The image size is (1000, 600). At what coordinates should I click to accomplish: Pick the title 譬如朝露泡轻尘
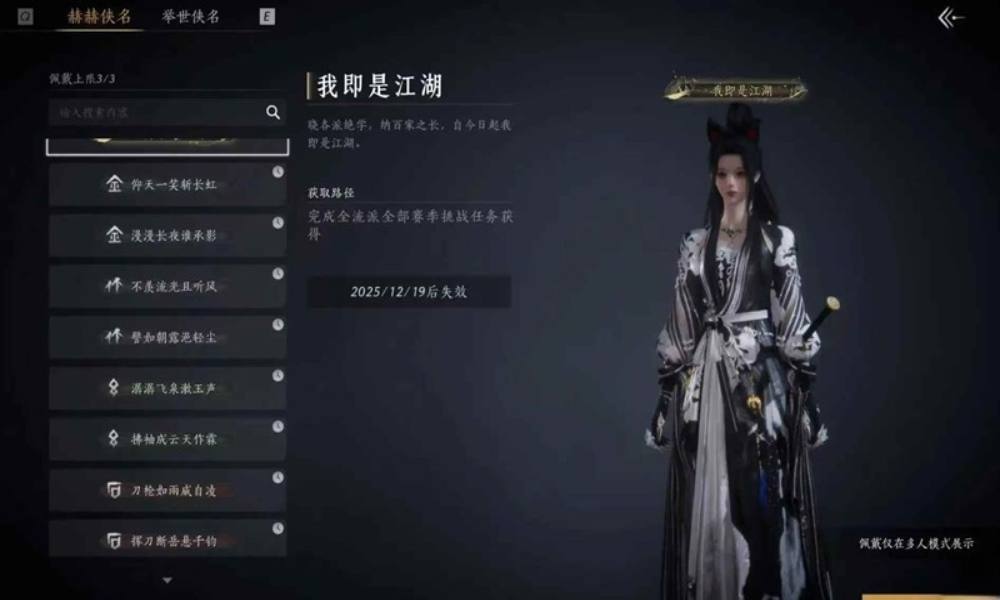tap(168, 338)
